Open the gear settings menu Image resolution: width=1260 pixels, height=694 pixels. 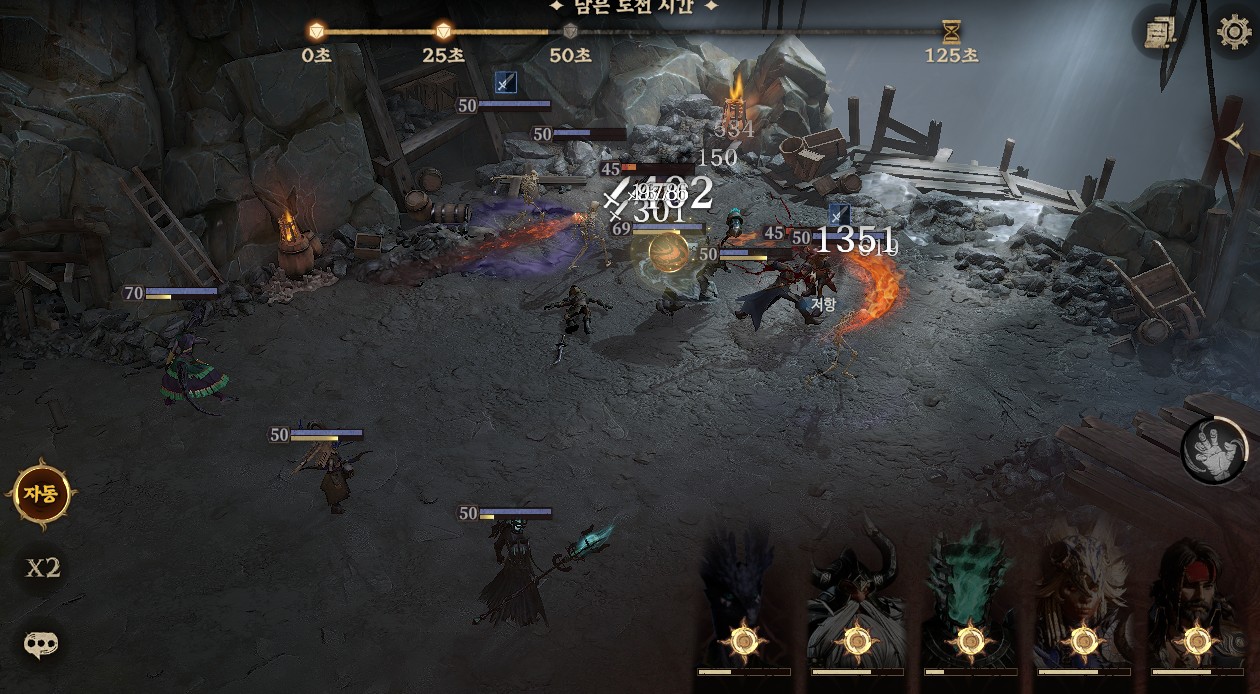[x=1233, y=32]
